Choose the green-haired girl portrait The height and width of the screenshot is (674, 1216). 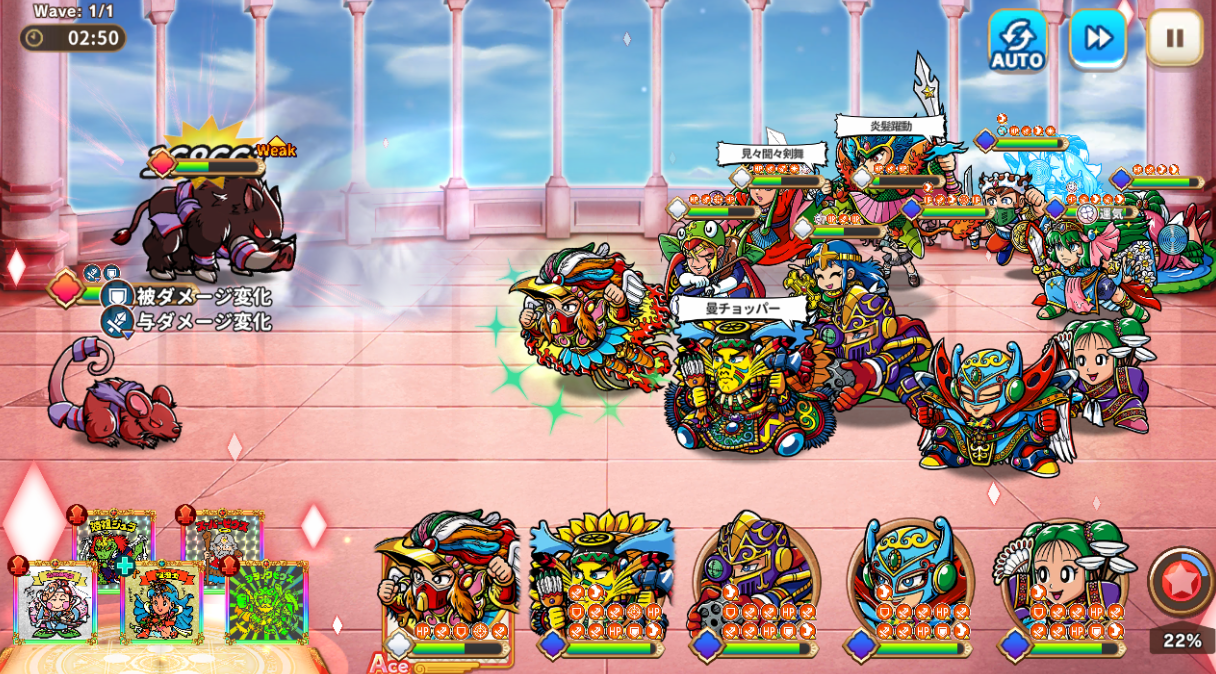tap(1063, 582)
